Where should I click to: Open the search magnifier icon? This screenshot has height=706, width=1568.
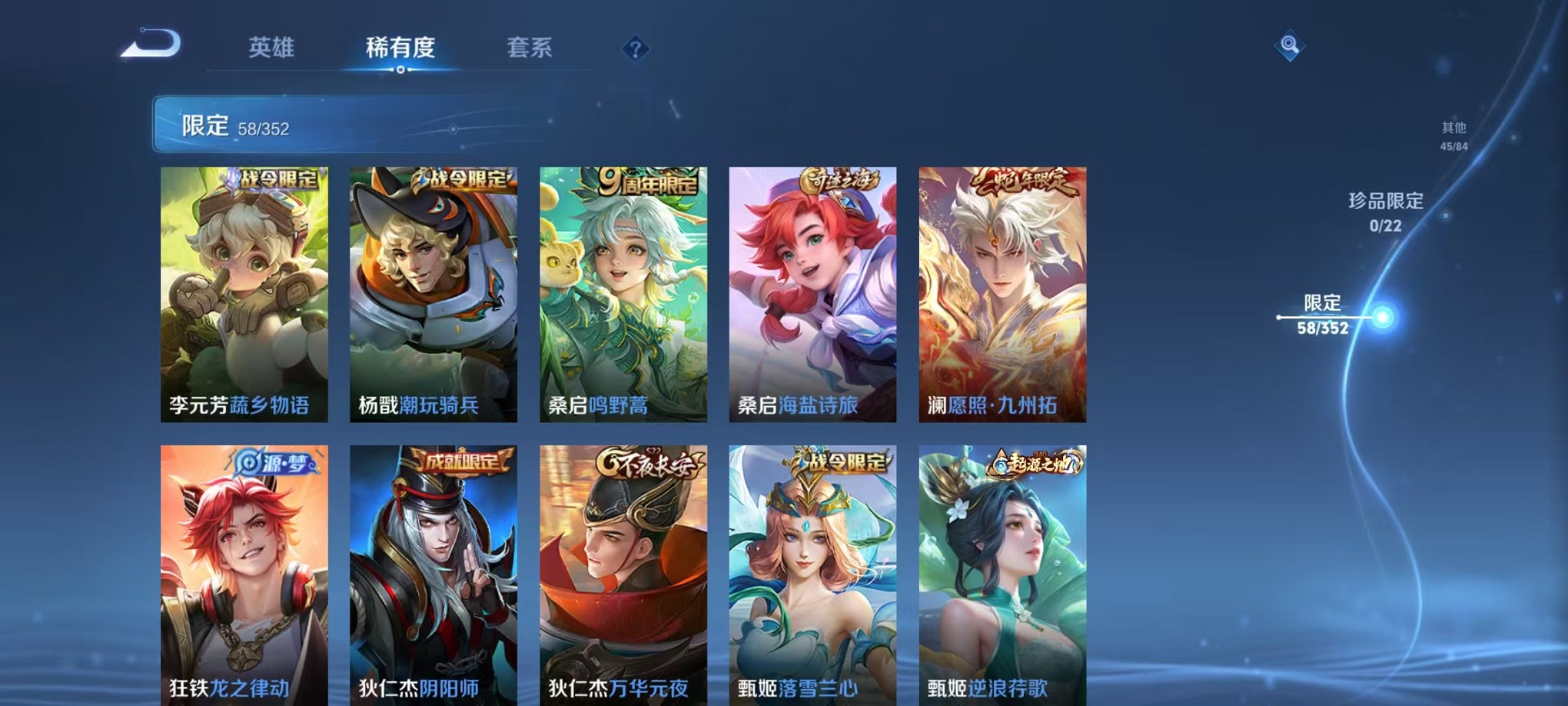tap(1291, 46)
